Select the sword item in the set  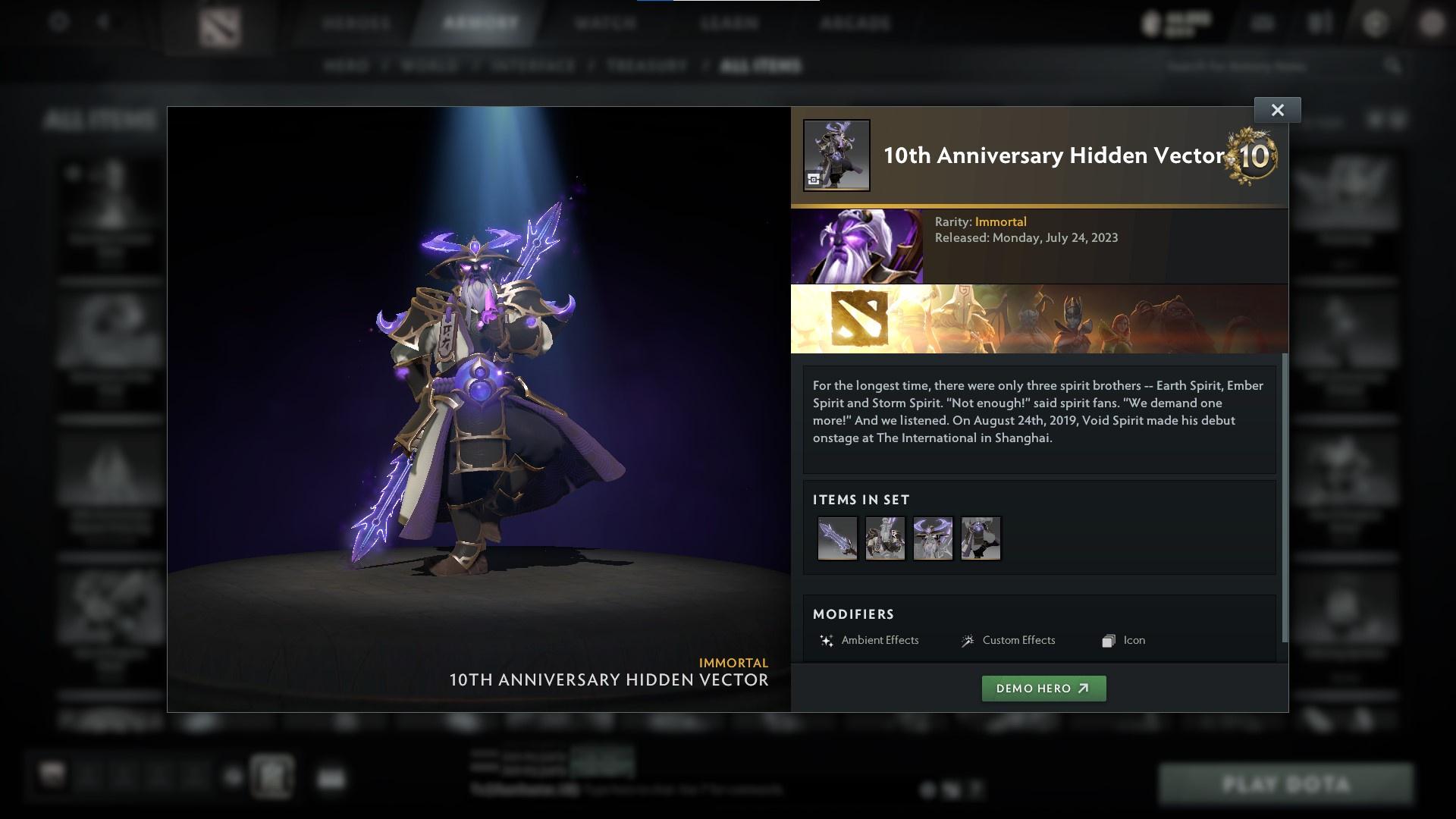[838, 538]
